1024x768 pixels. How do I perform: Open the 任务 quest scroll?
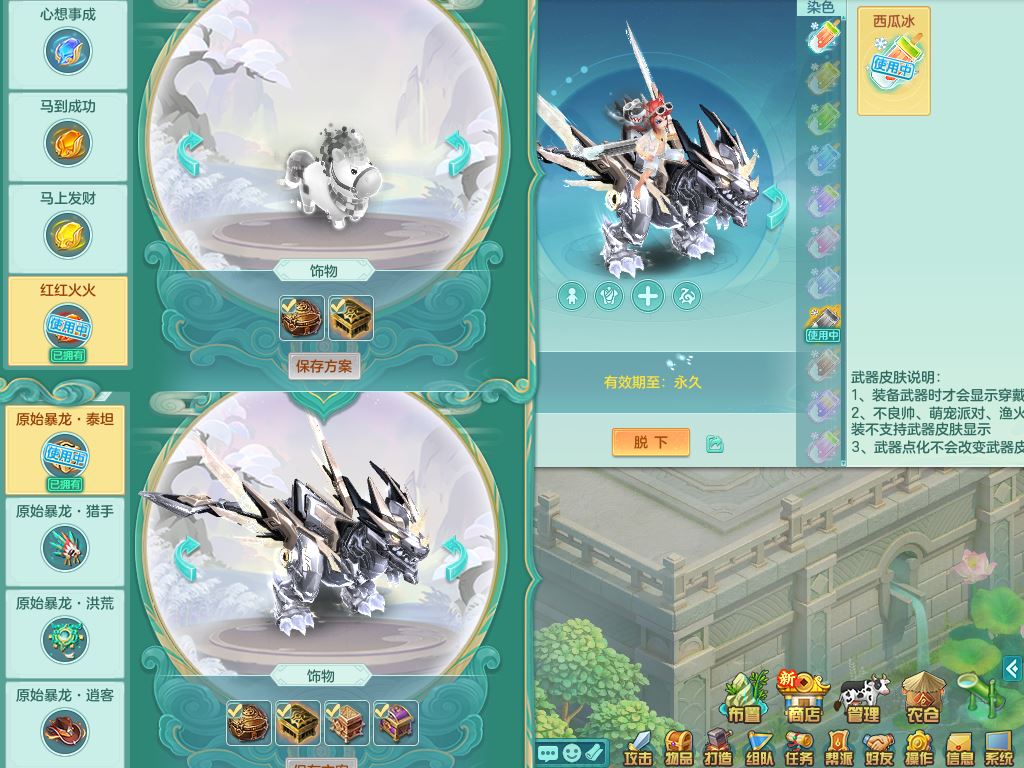pyautogui.click(x=798, y=748)
